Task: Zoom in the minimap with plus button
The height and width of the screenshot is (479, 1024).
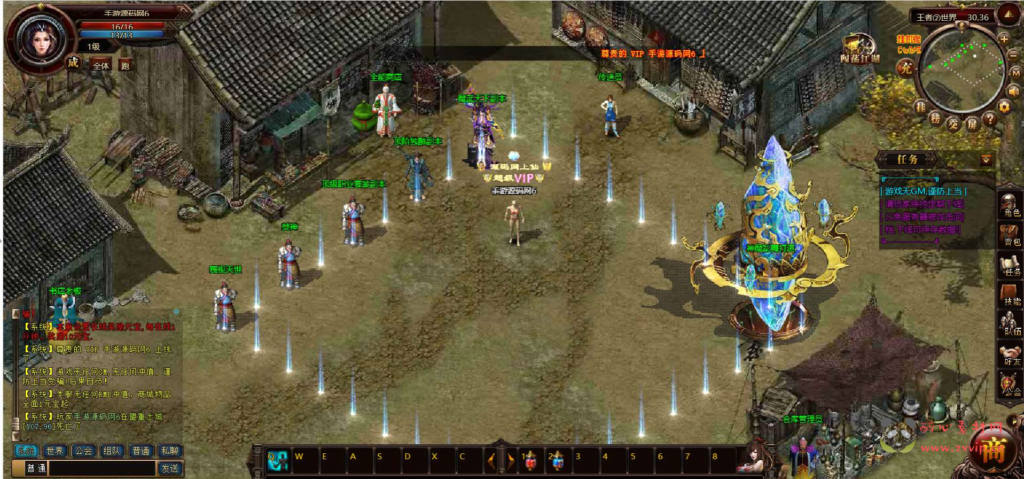Action: point(1005,37)
